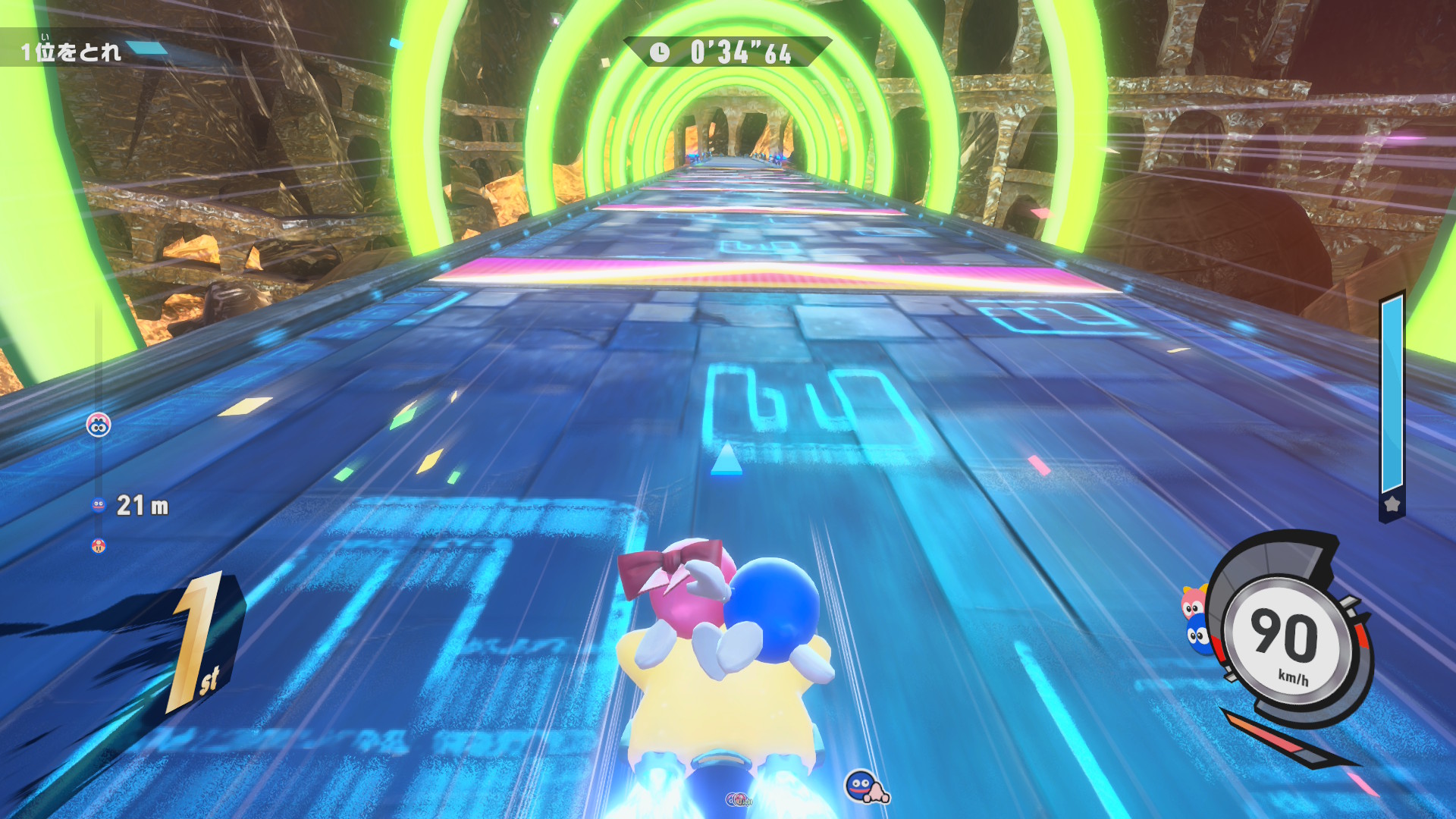Viewport: 1456px width, 819px height.
Task: Click the pink rider portrait beside the speedometer
Action: point(1192,604)
